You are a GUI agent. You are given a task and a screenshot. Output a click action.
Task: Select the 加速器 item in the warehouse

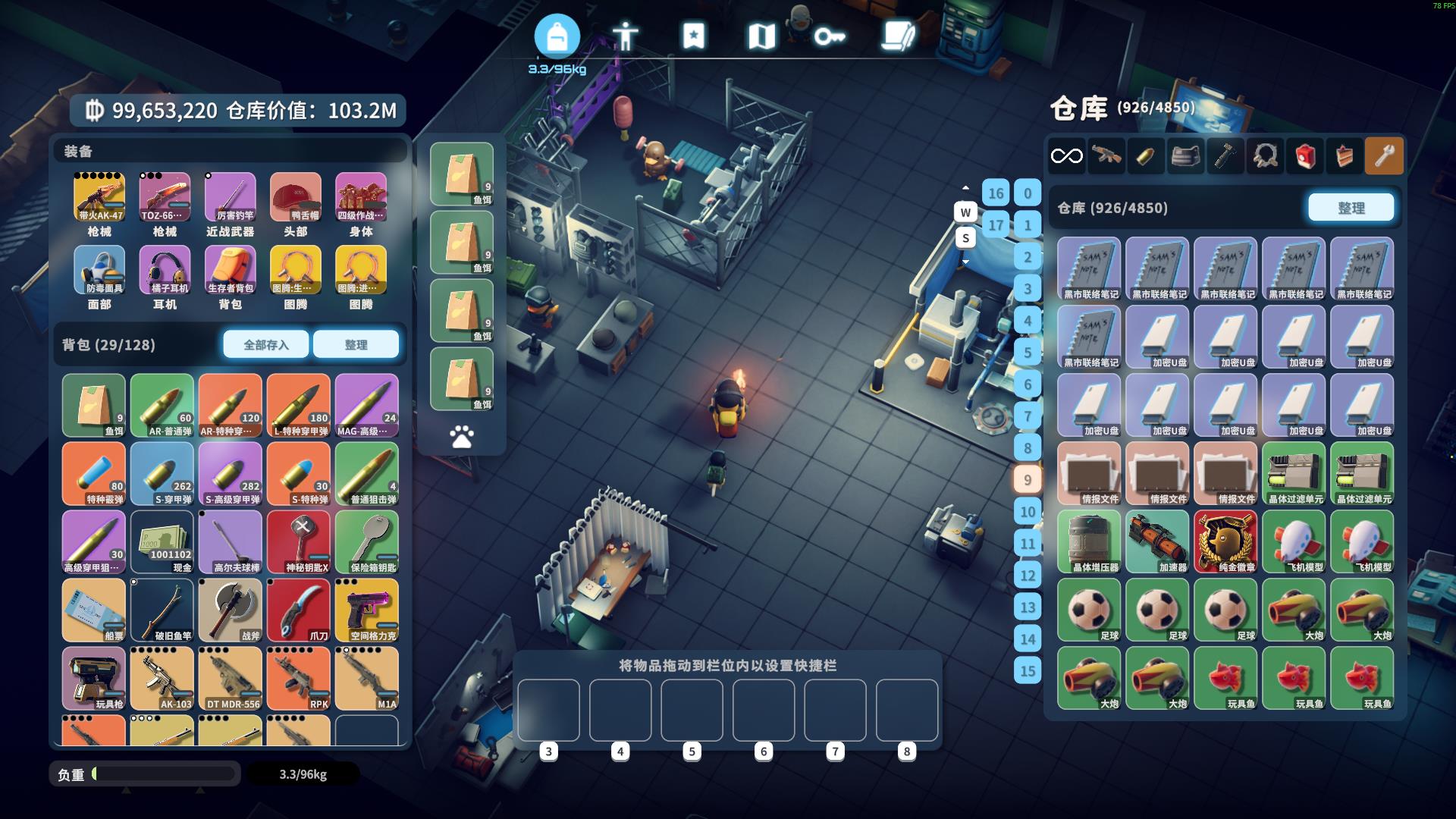pos(1157,541)
